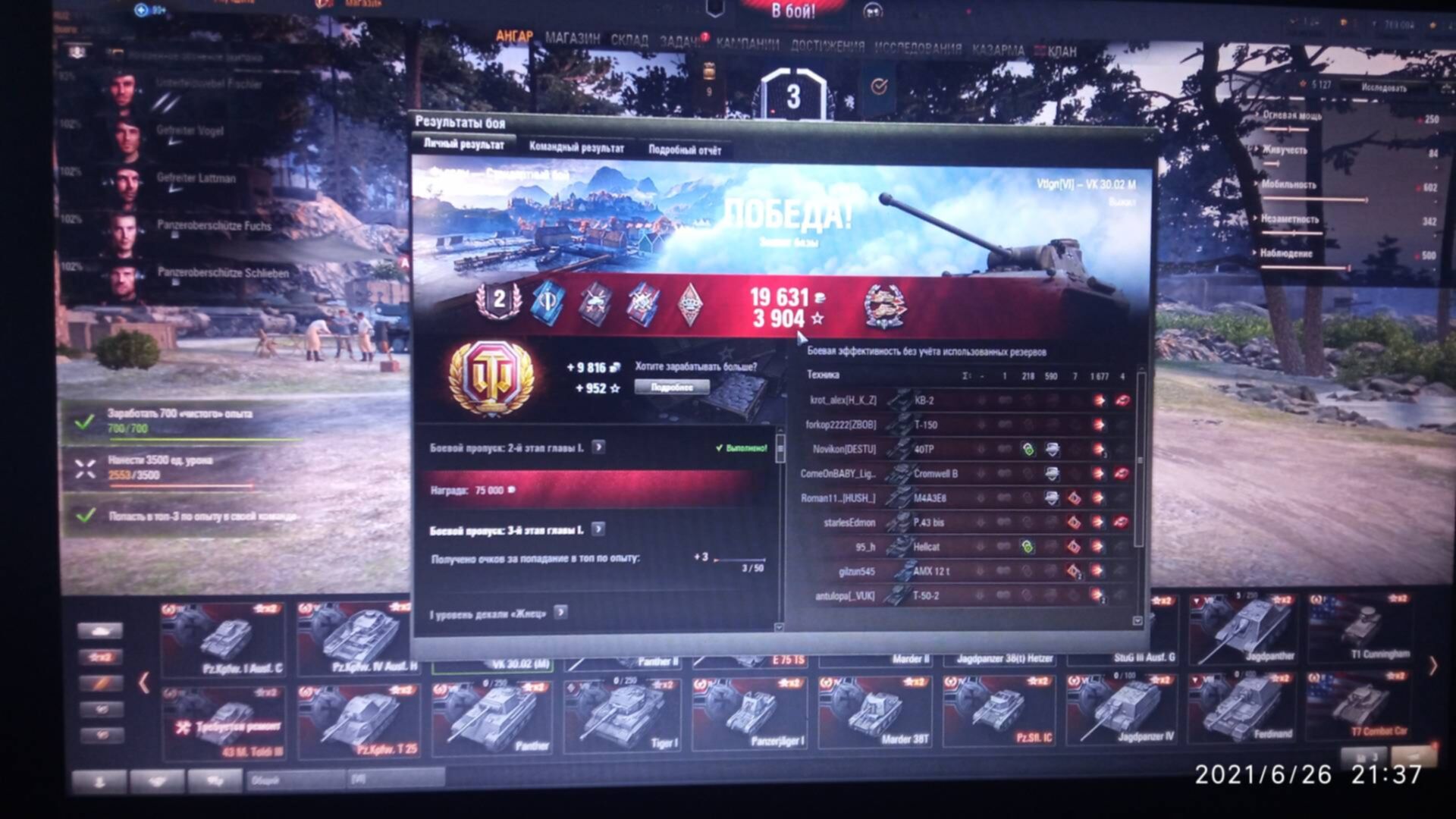Select the Marder 38T tank
1456x819 pixels.
(x=876, y=713)
